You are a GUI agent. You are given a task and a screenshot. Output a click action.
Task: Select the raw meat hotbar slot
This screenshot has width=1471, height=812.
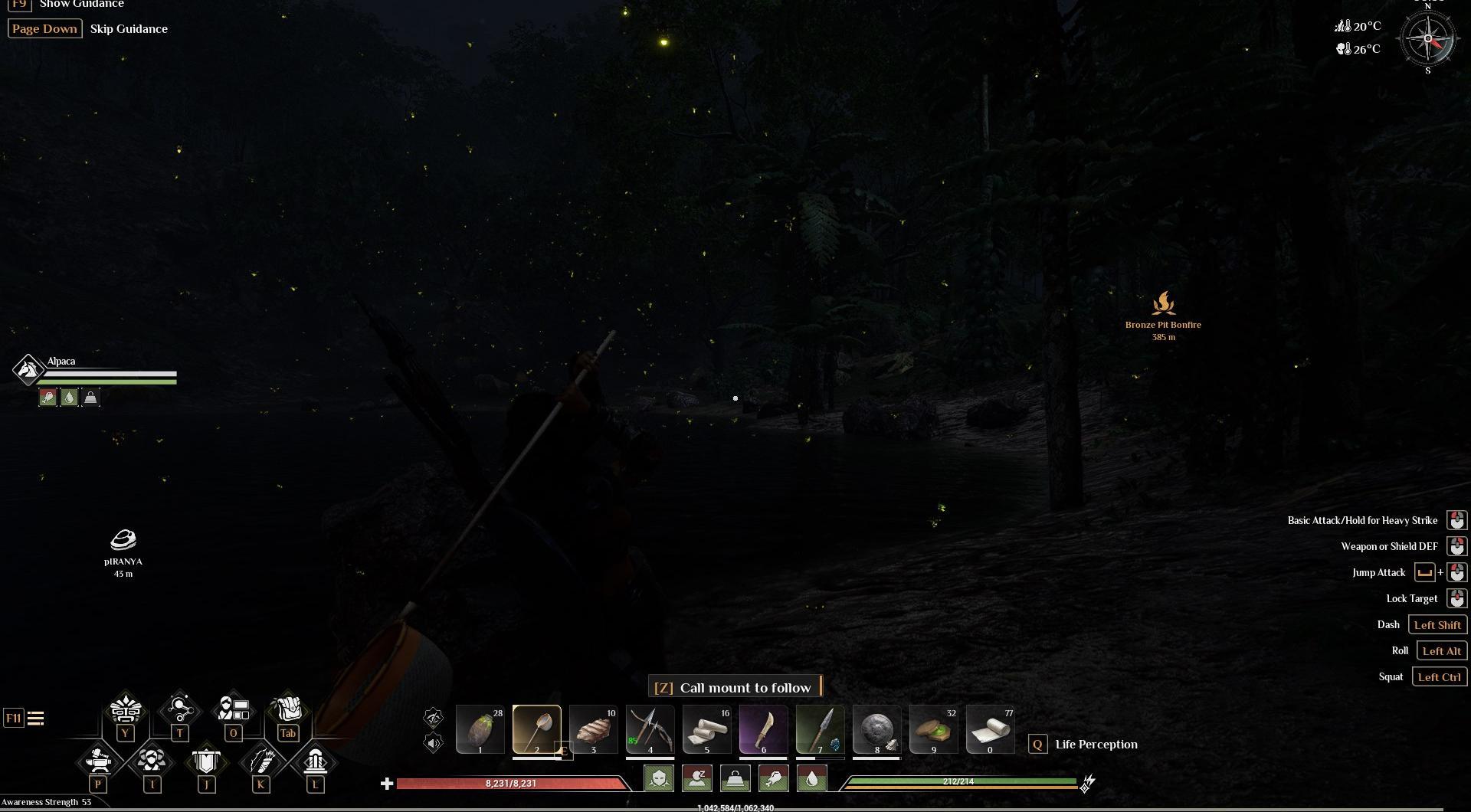coord(593,729)
